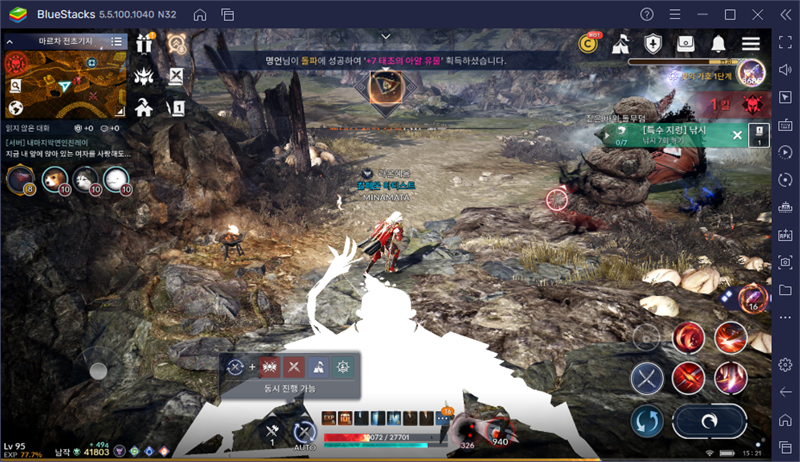Tap the blue circular arrows swap button

647,420
